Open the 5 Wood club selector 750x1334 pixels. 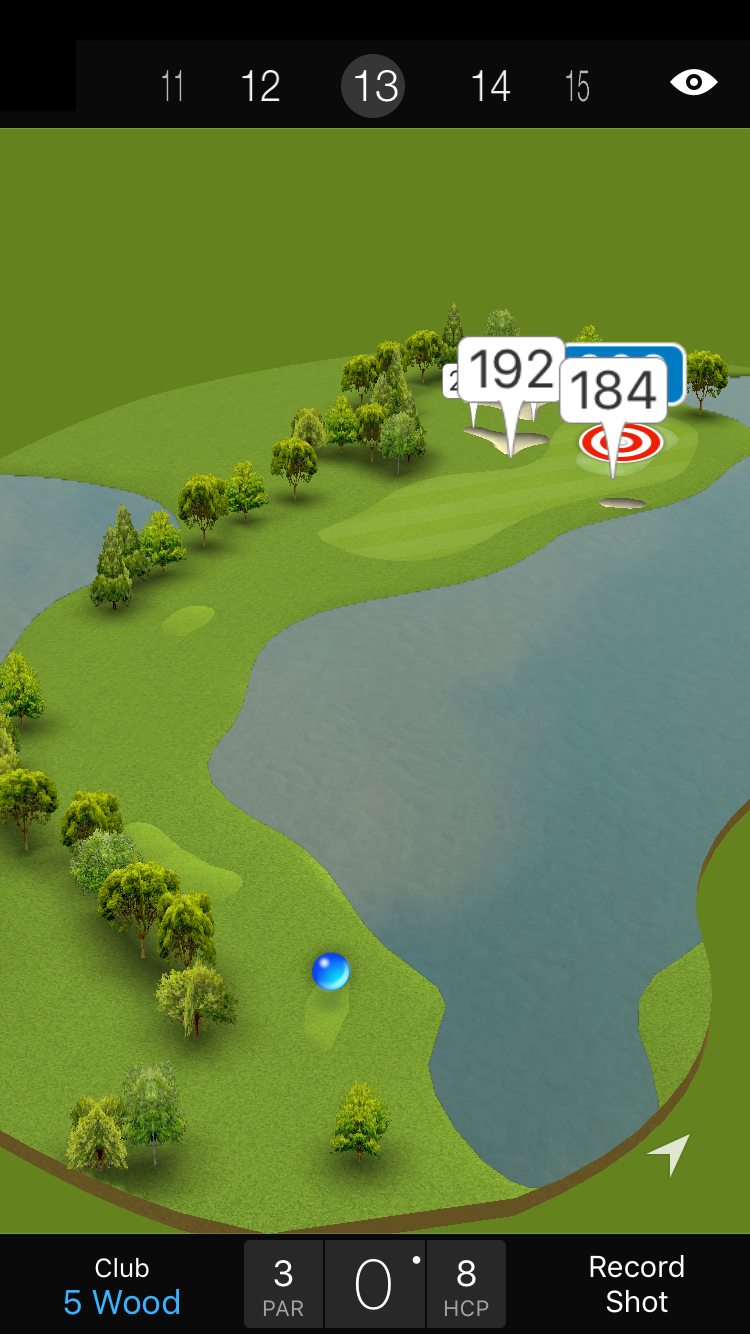[122, 1286]
